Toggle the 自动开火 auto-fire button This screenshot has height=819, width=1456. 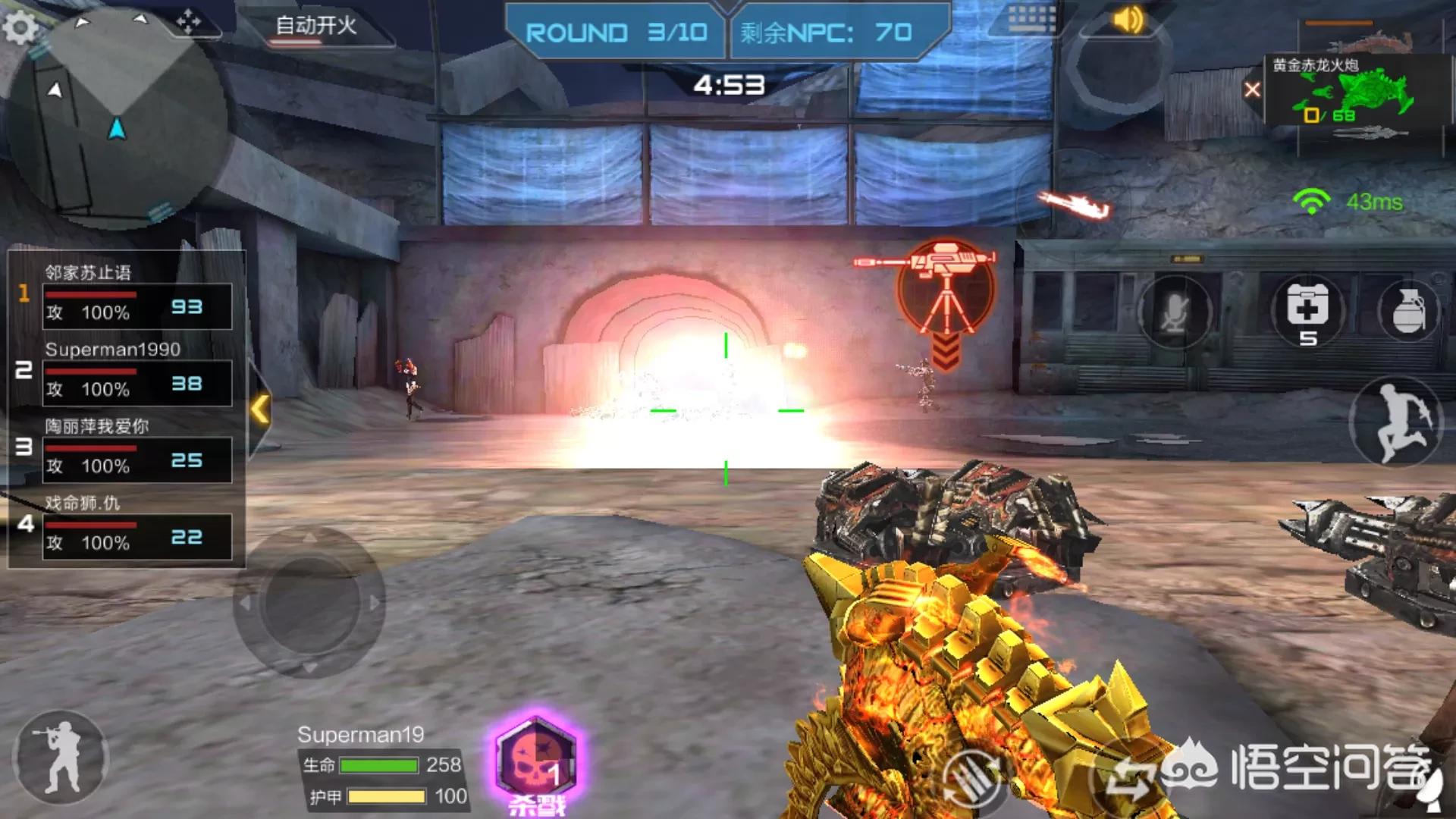click(x=316, y=27)
